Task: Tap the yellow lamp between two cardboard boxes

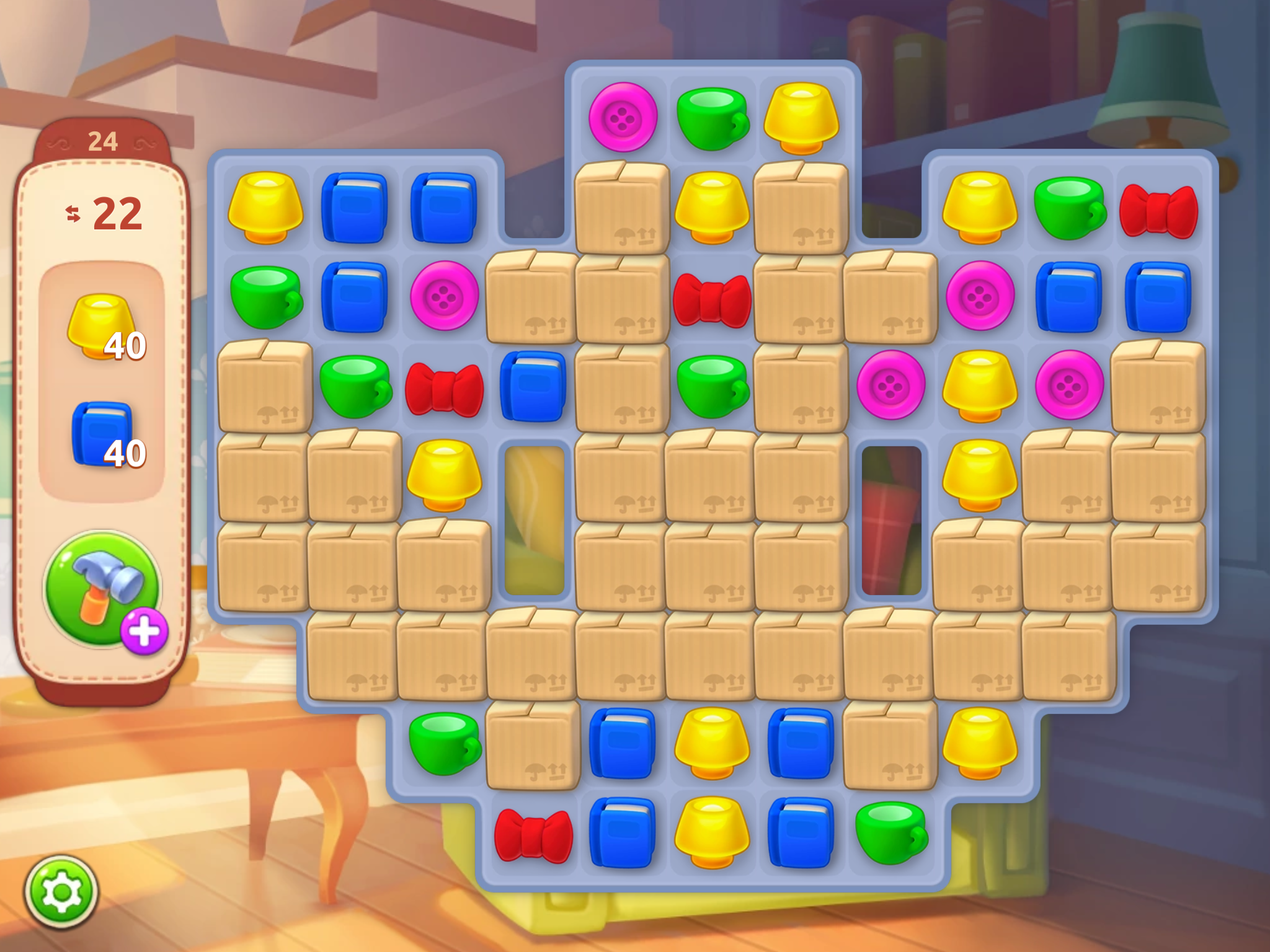Action: 712,207
